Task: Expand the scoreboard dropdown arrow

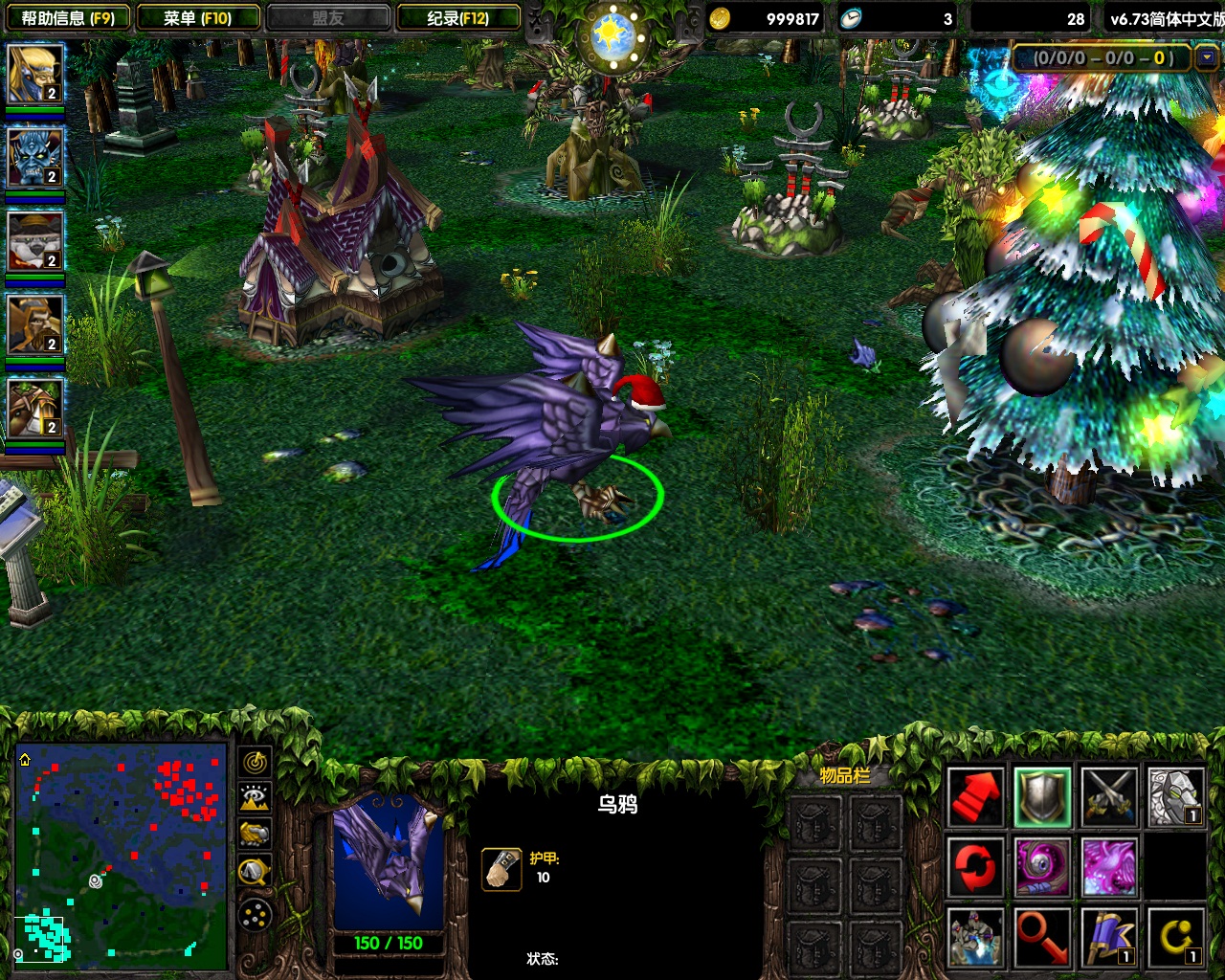Action: tap(1206, 58)
